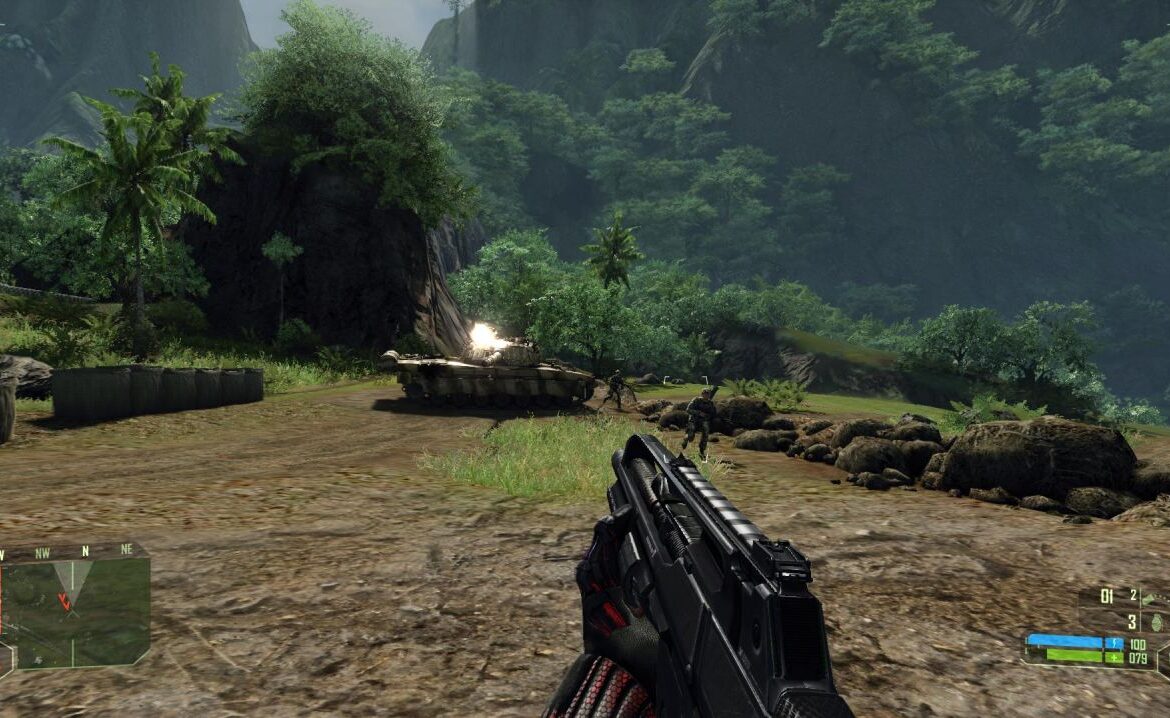The image size is (1170, 718).
Task: Click the radar minimap
Action: (x=75, y=612)
